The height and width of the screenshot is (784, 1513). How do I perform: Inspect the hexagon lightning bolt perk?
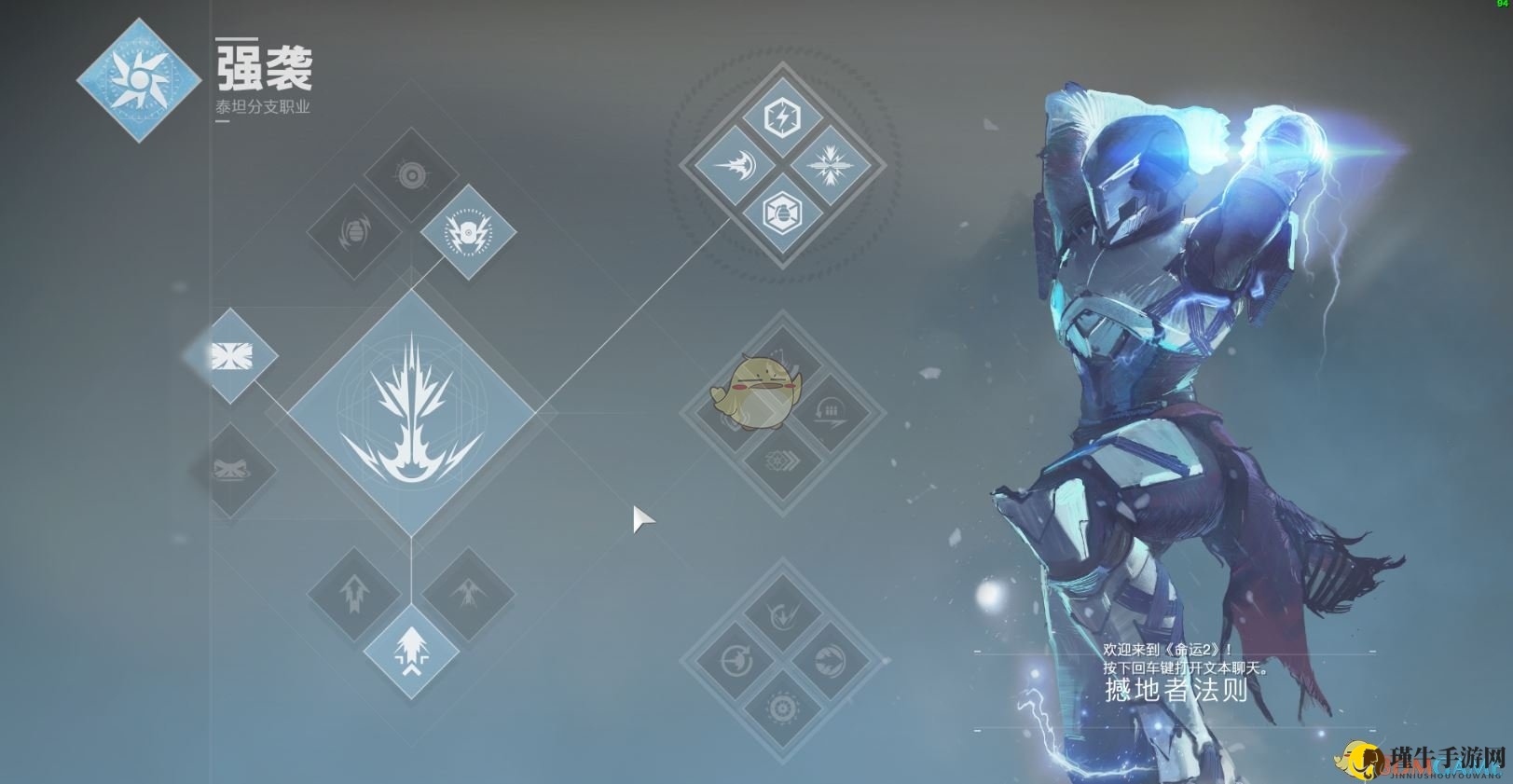click(x=782, y=118)
